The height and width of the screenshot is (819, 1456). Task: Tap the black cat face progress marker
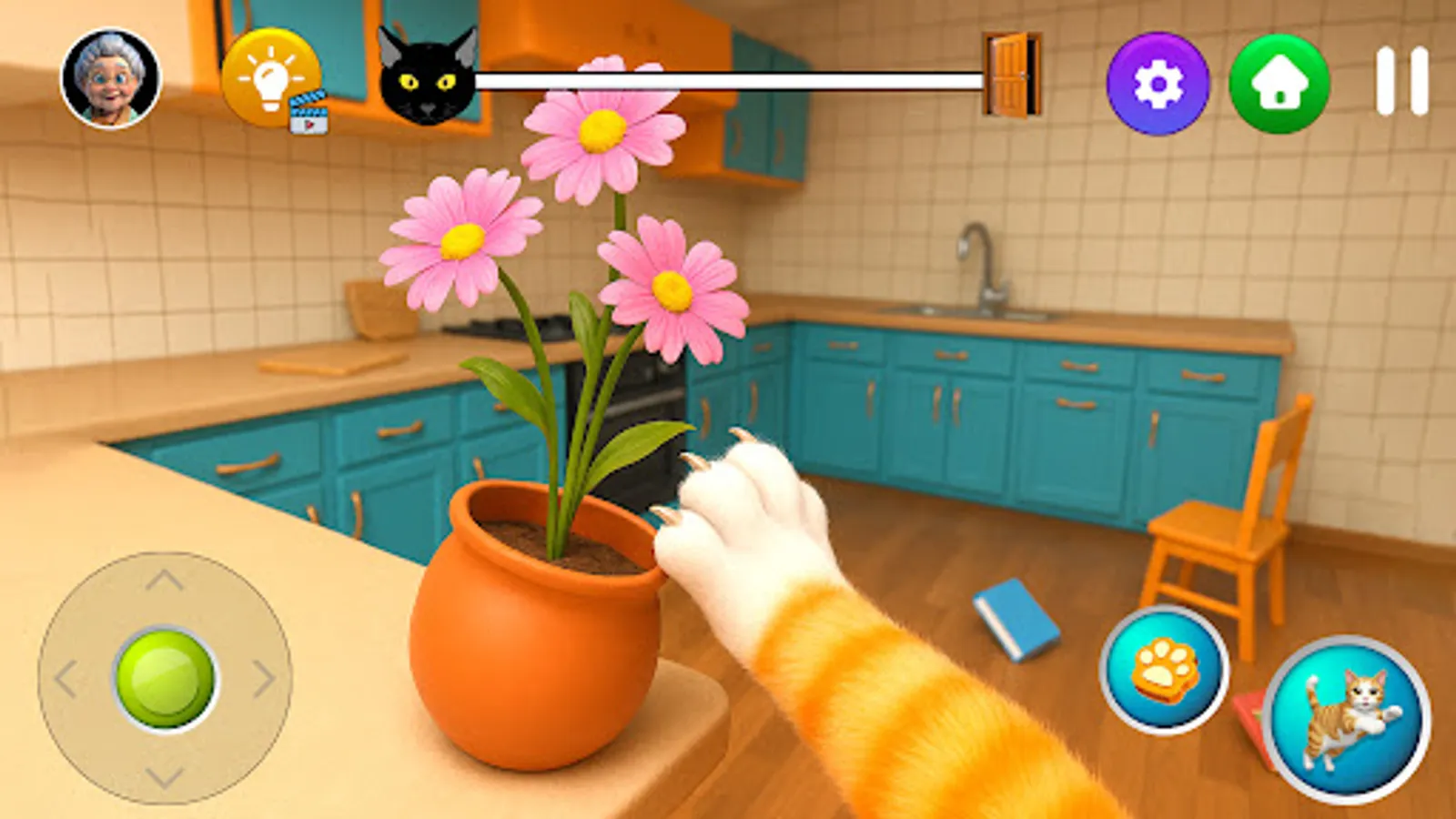pos(428,77)
